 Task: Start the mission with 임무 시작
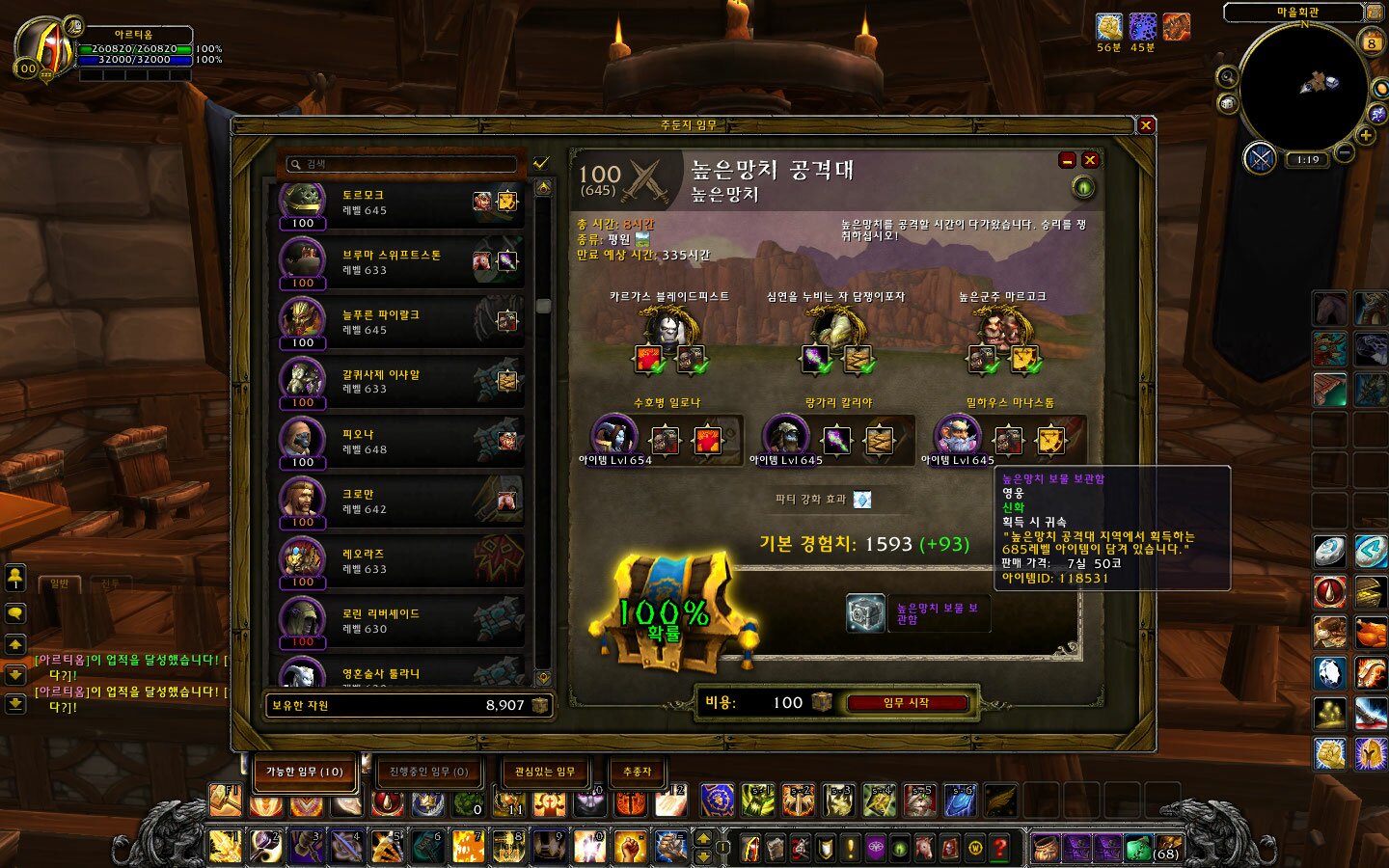[906, 703]
